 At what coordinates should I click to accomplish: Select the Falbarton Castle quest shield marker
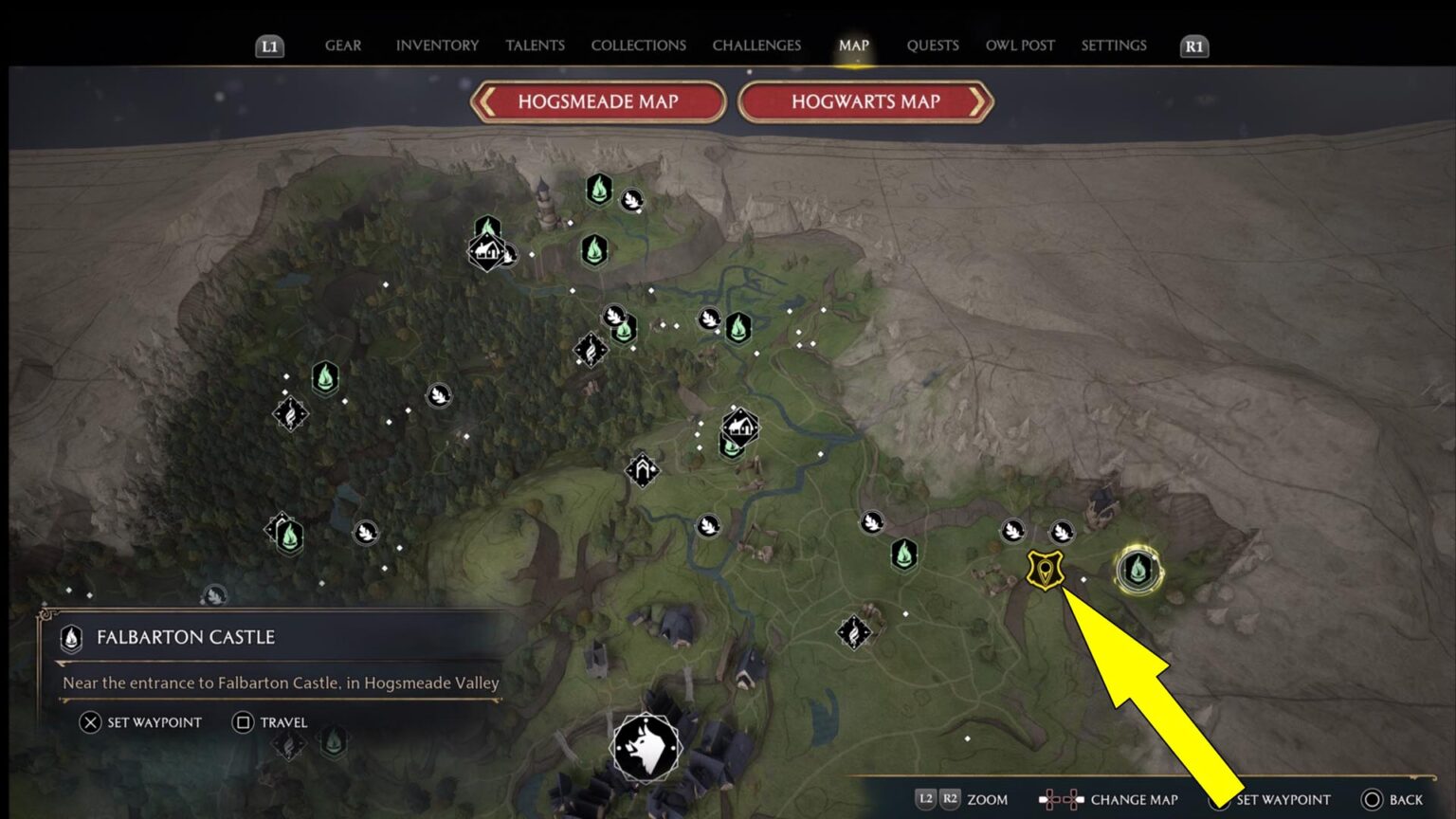[1046, 569]
